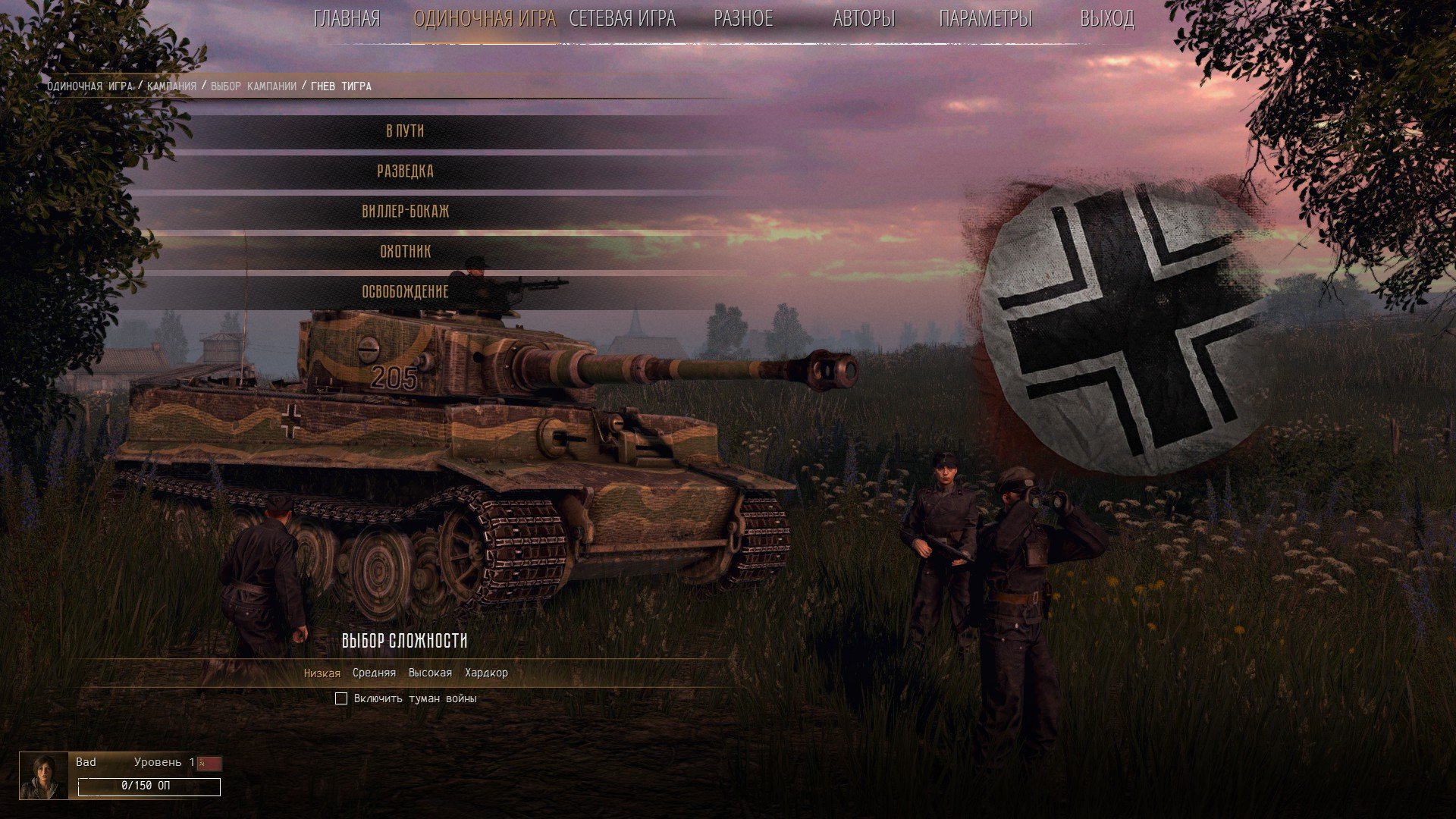This screenshot has height=819, width=1456.
Task: Set difficulty to Низкая
Action: click(x=322, y=673)
